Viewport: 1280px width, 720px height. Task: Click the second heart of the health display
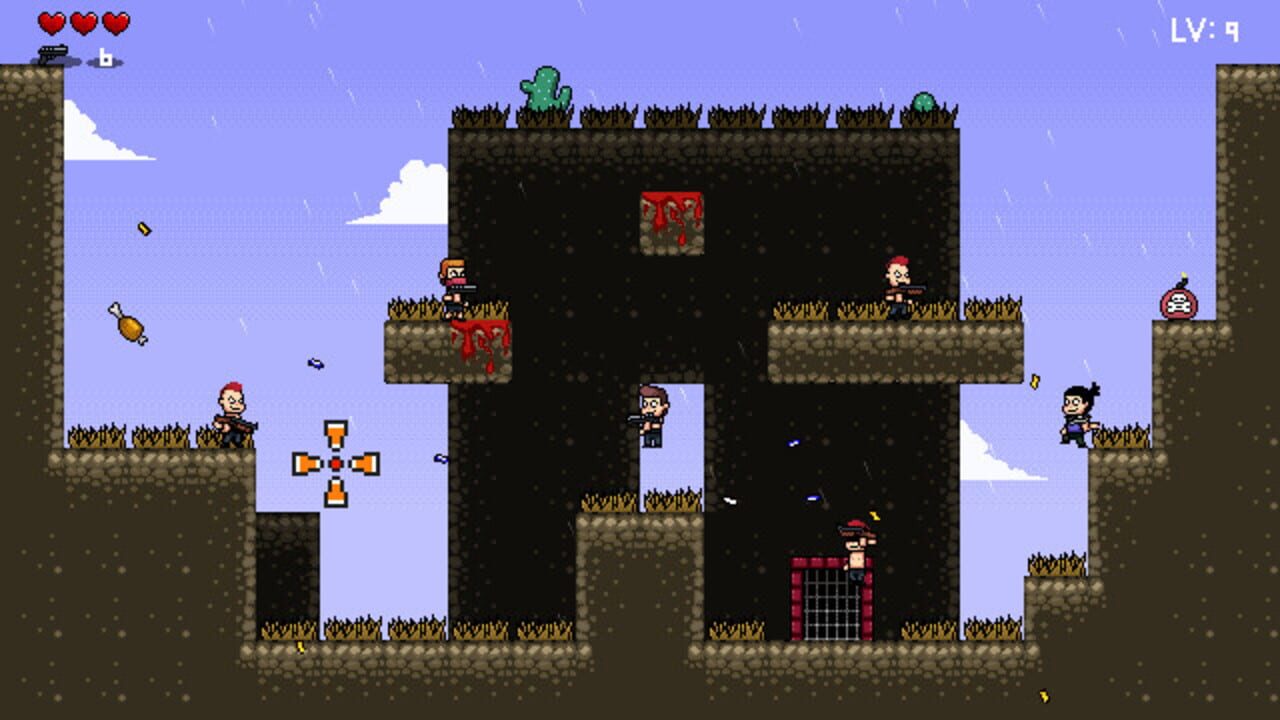[x=84, y=22]
